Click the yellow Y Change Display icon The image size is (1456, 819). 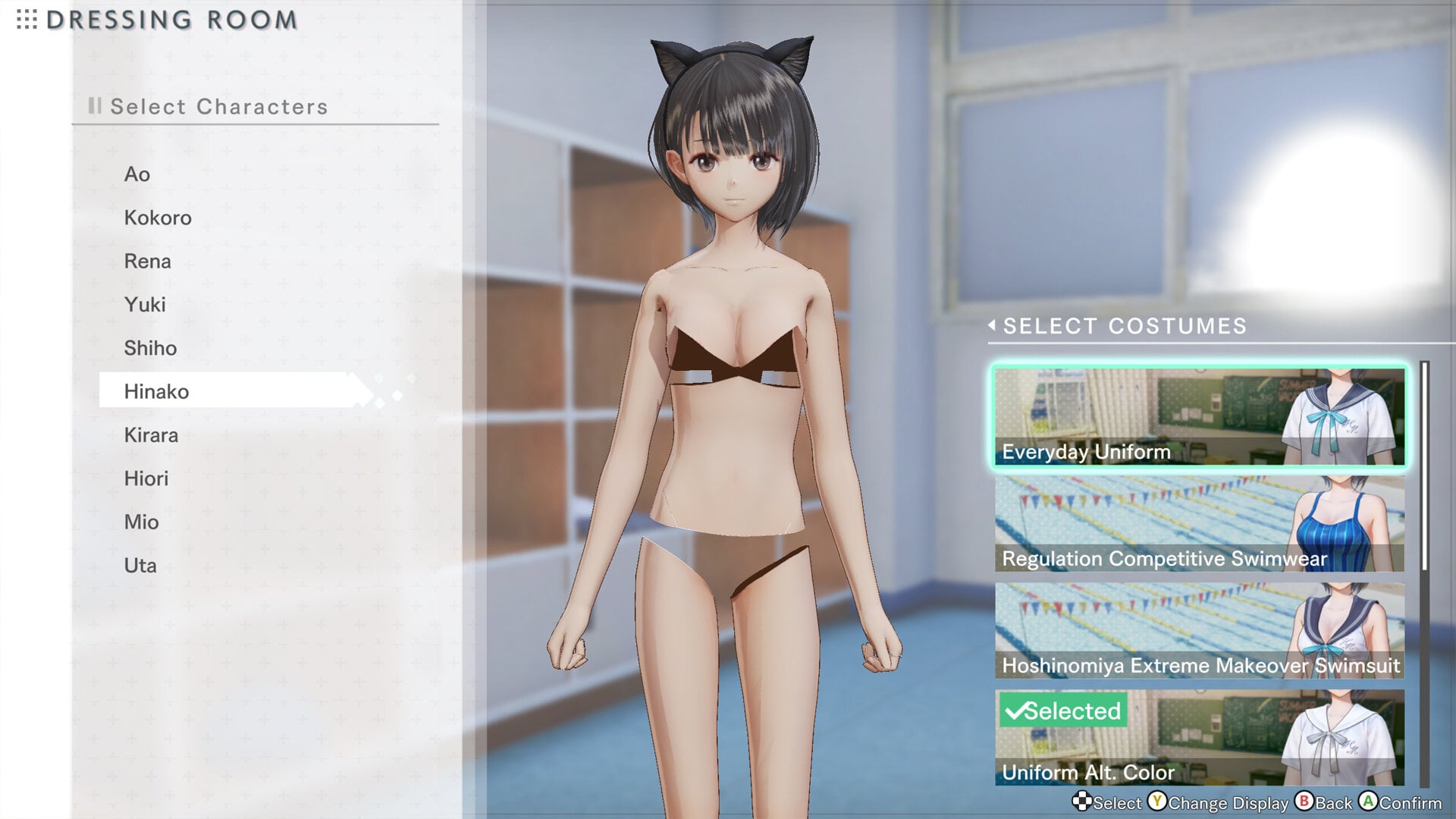point(1158,802)
